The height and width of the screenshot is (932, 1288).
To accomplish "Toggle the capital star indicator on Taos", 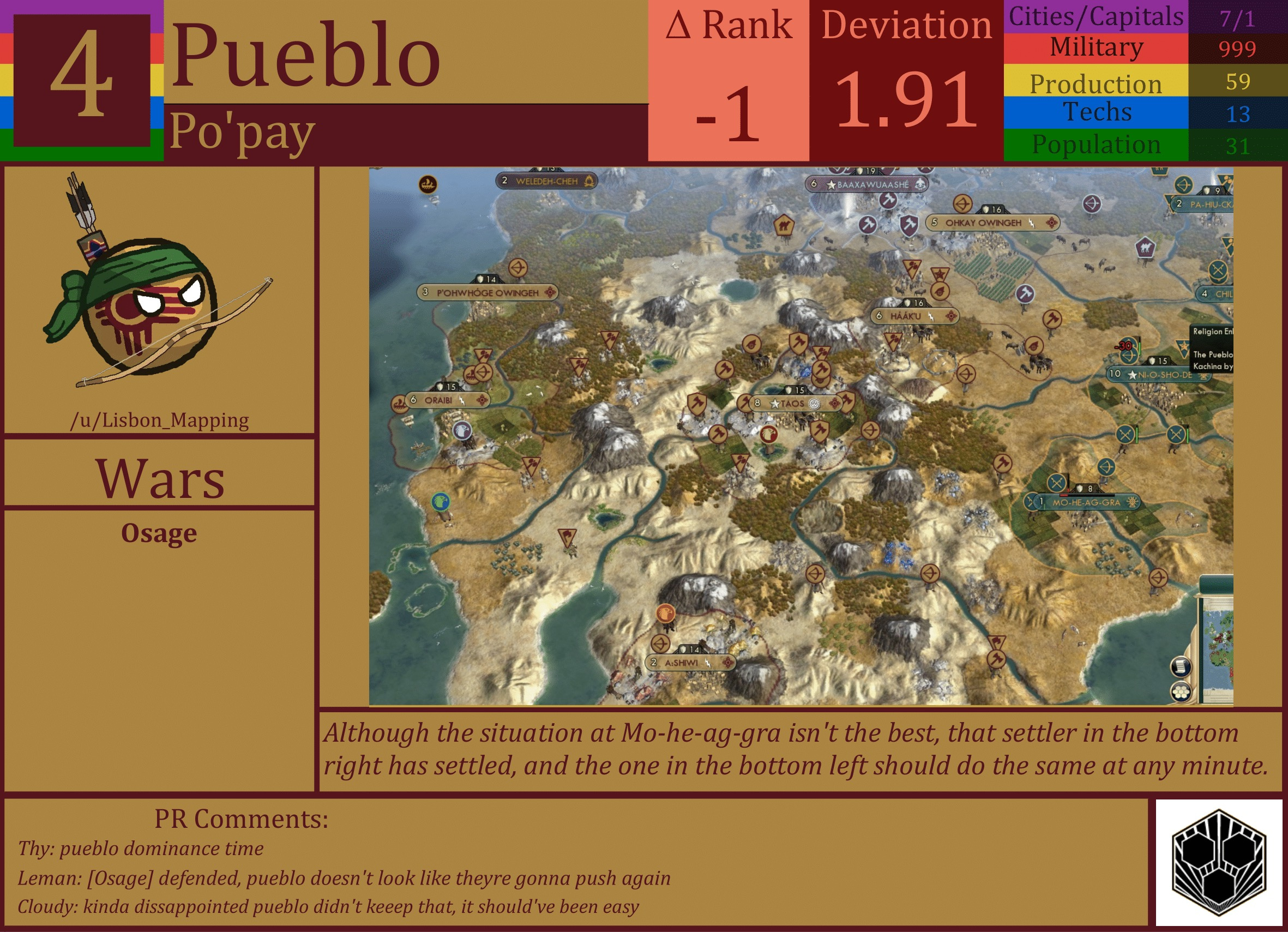I will (x=776, y=405).
